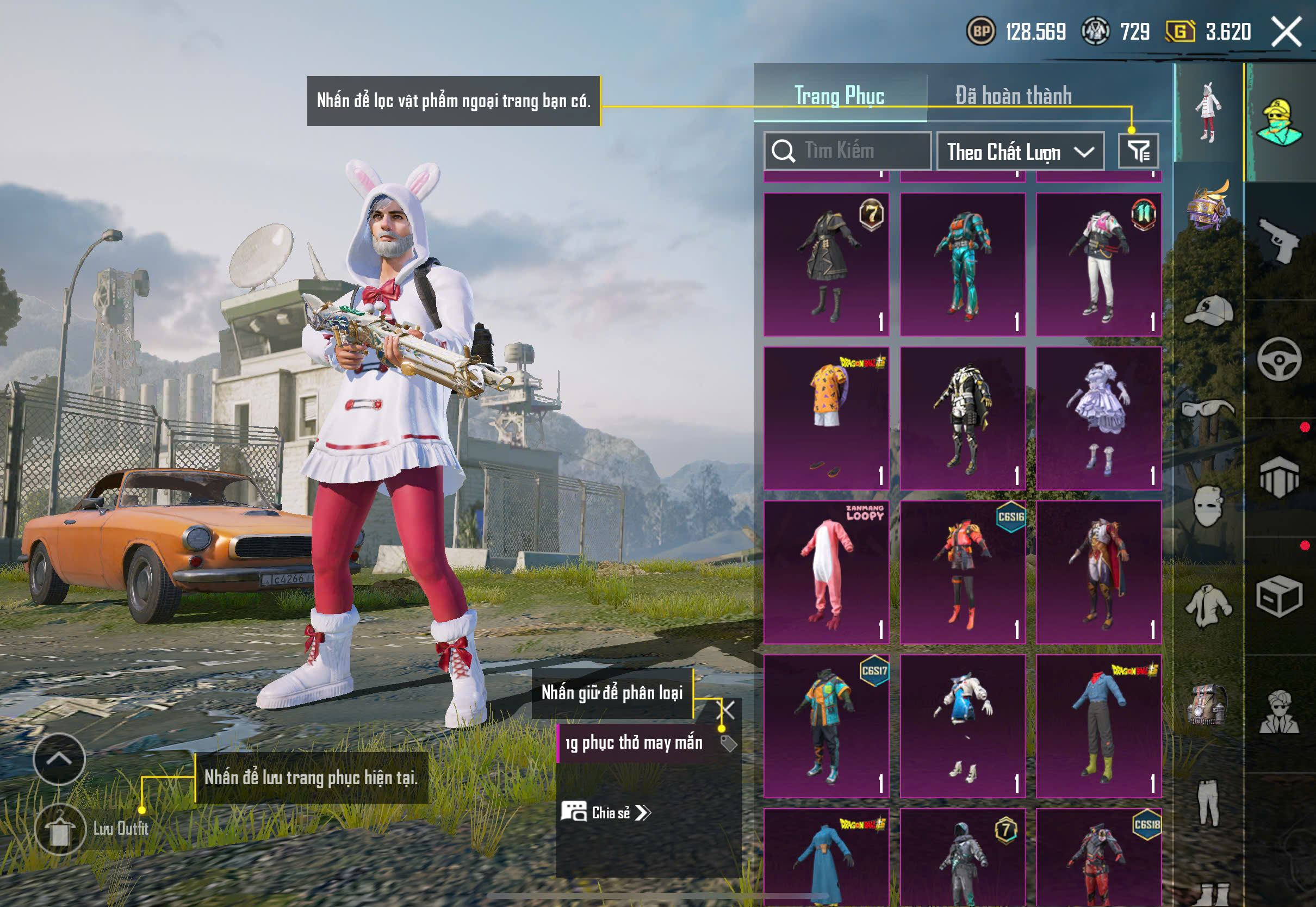Image resolution: width=1316 pixels, height=907 pixels.
Task: Switch to the Đã hoàn thành tab
Action: [1013, 96]
